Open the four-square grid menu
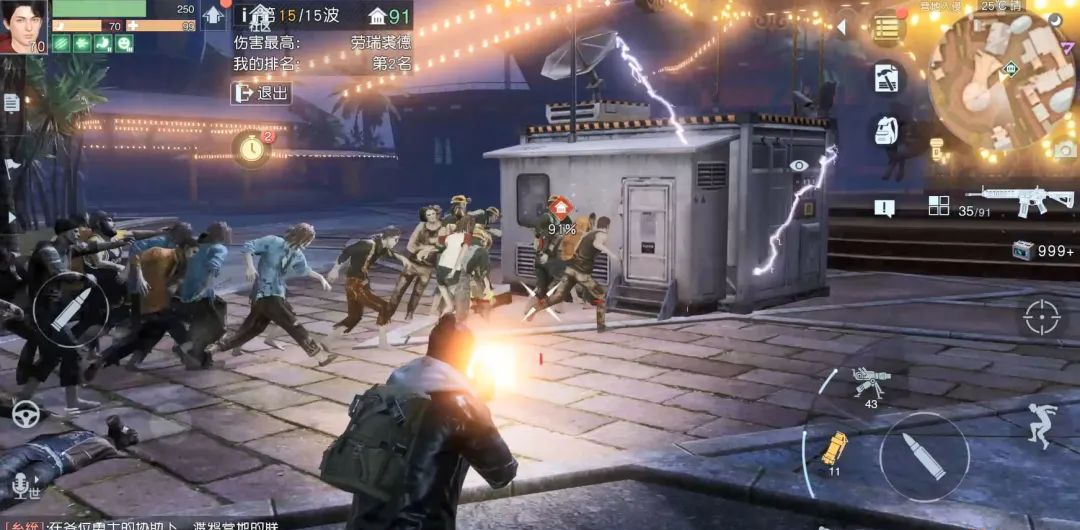Viewport: 1080px width, 530px height. pyautogui.click(x=938, y=205)
